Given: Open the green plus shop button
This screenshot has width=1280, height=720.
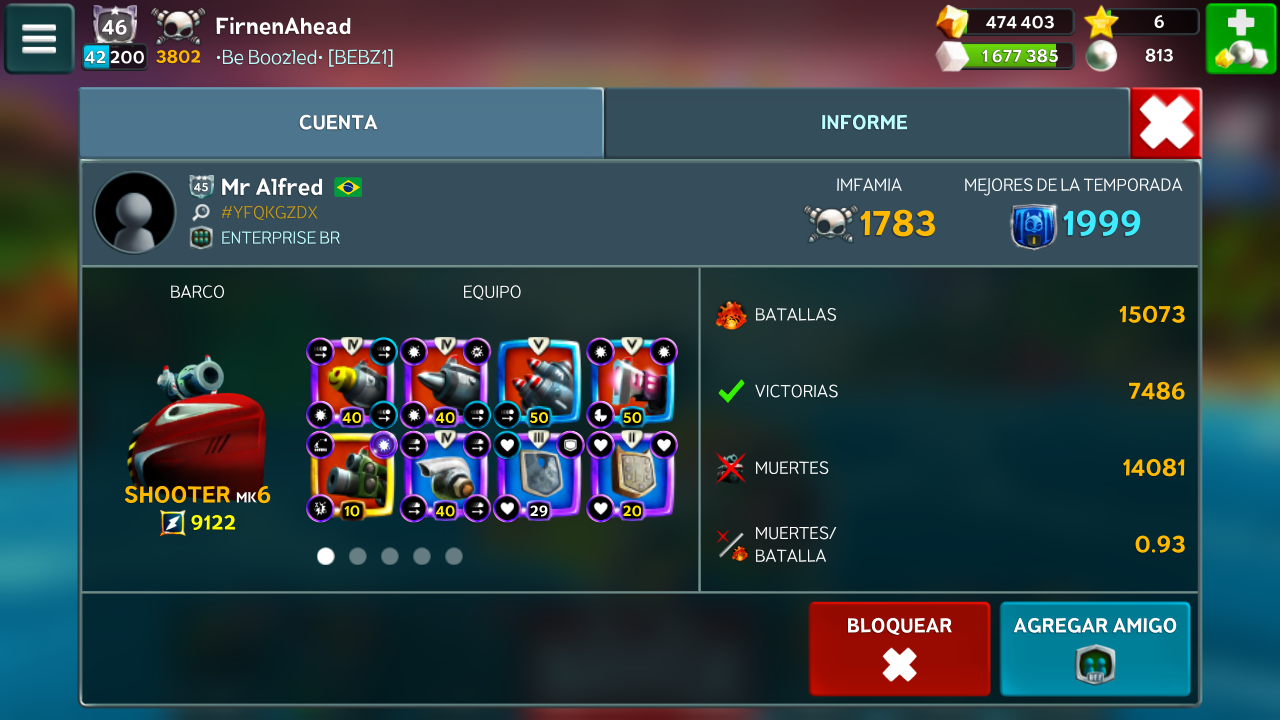Looking at the screenshot, I should [1240, 39].
